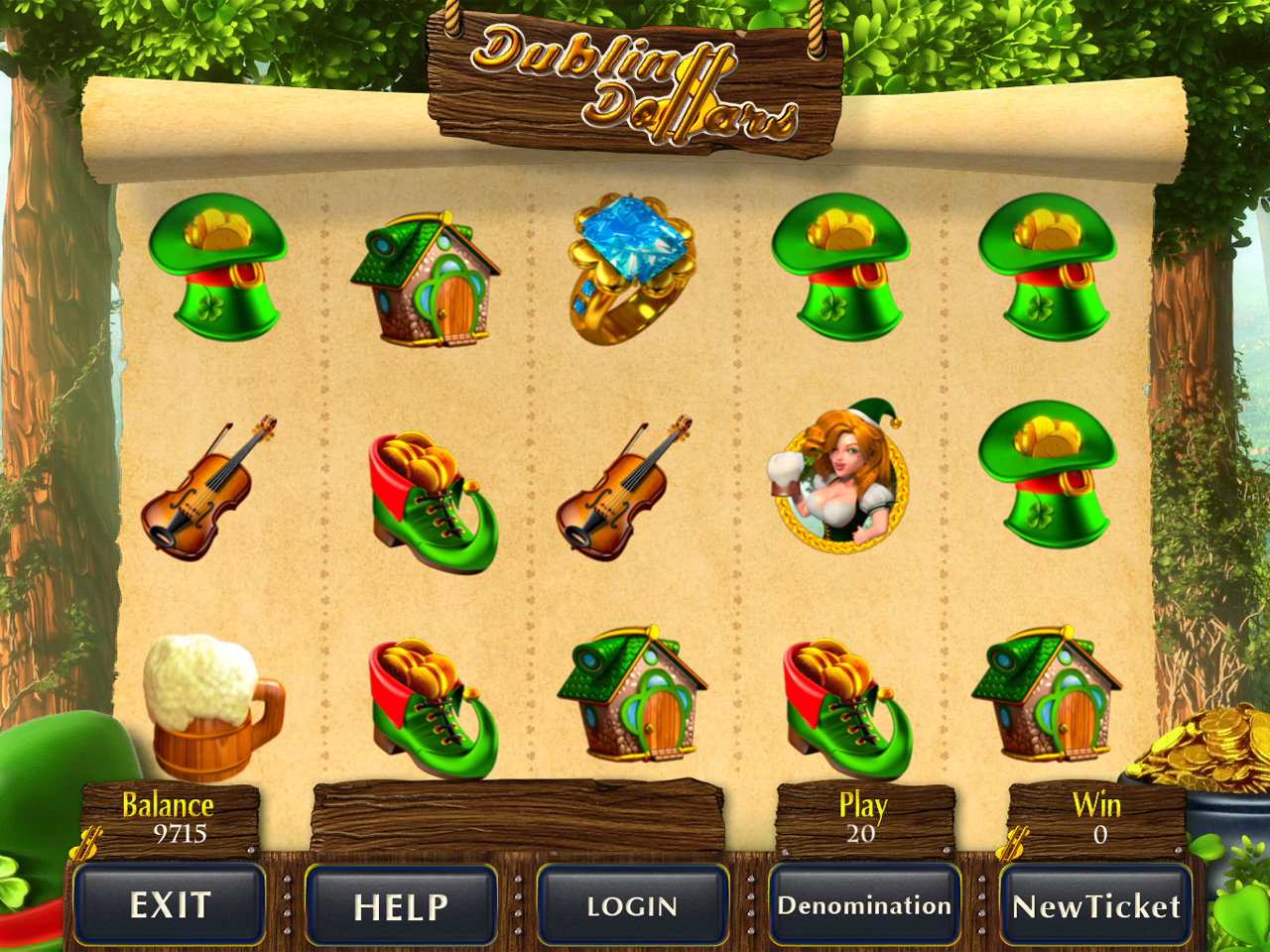Click the LOGIN button

point(632,905)
